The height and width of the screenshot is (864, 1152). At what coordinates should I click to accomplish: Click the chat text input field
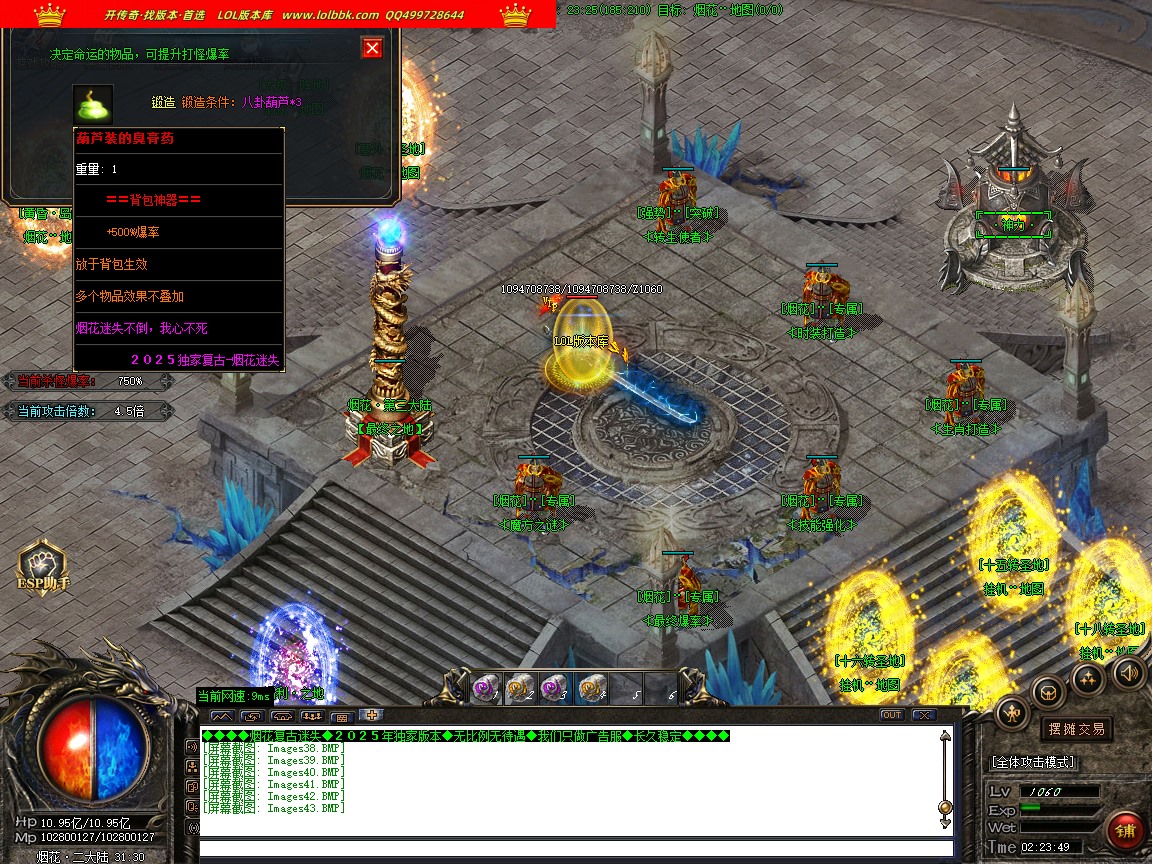[570, 849]
